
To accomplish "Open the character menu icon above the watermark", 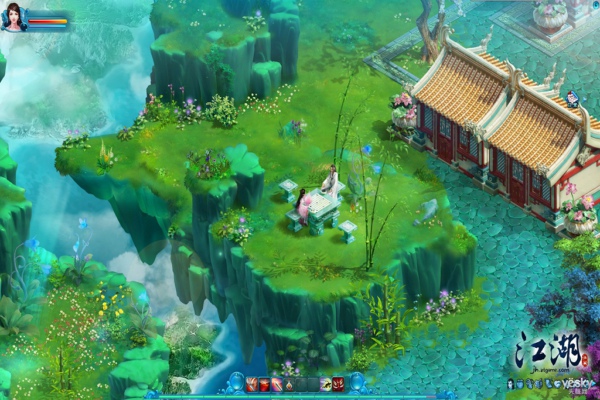I will pyautogui.click(x=511, y=384).
